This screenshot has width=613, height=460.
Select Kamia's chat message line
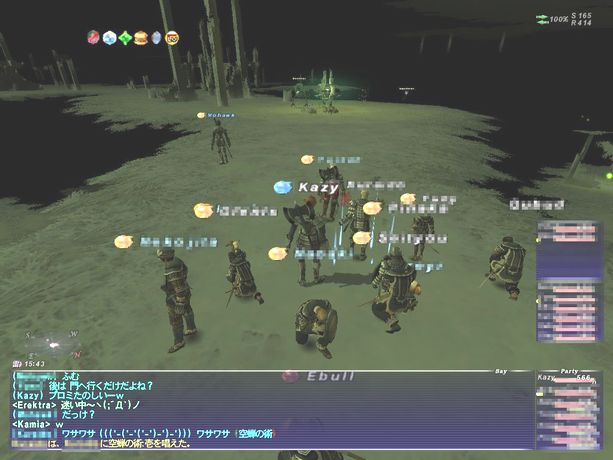point(38,425)
